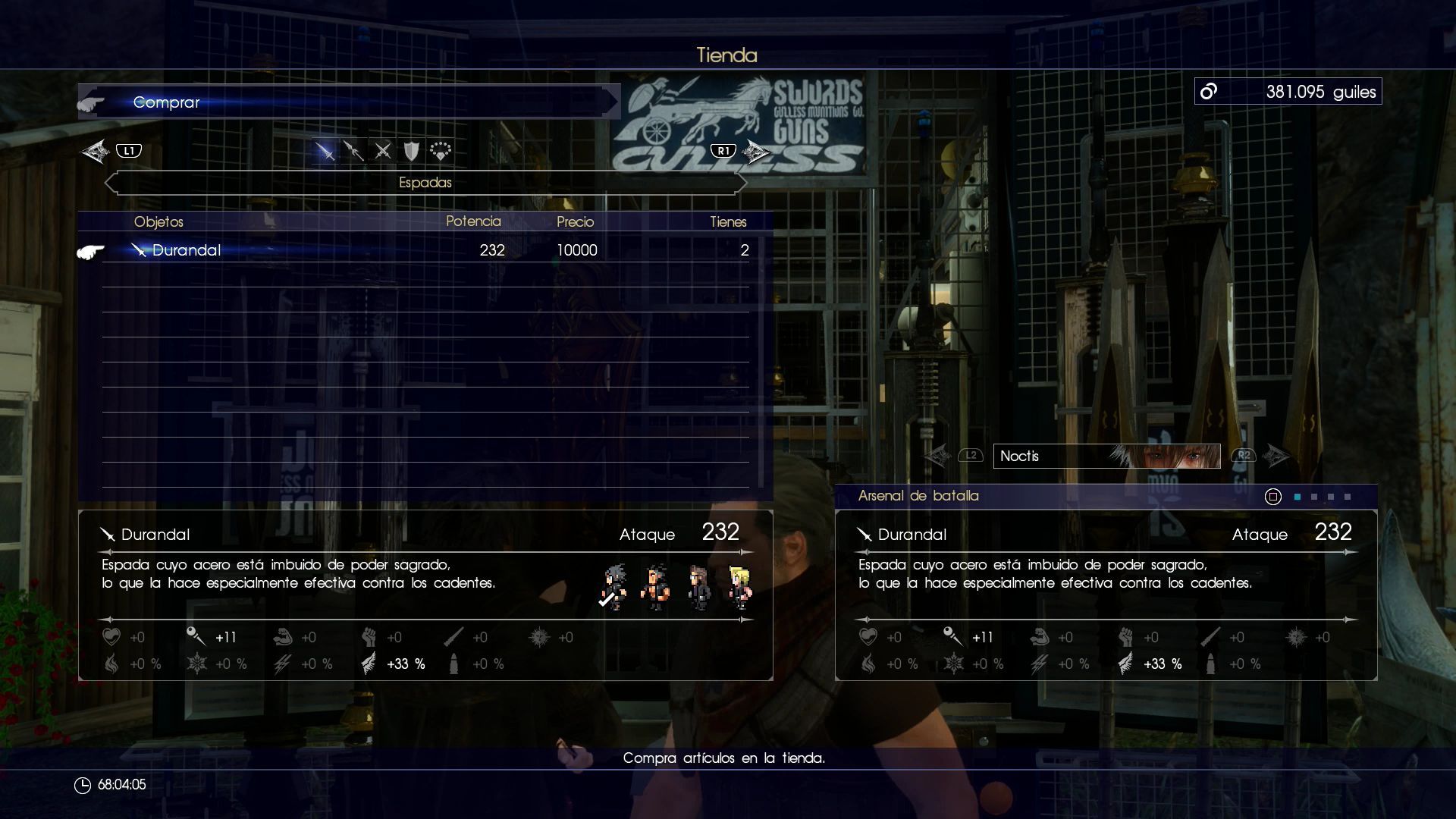Open the jeweled necklace accessories tab

[441, 151]
